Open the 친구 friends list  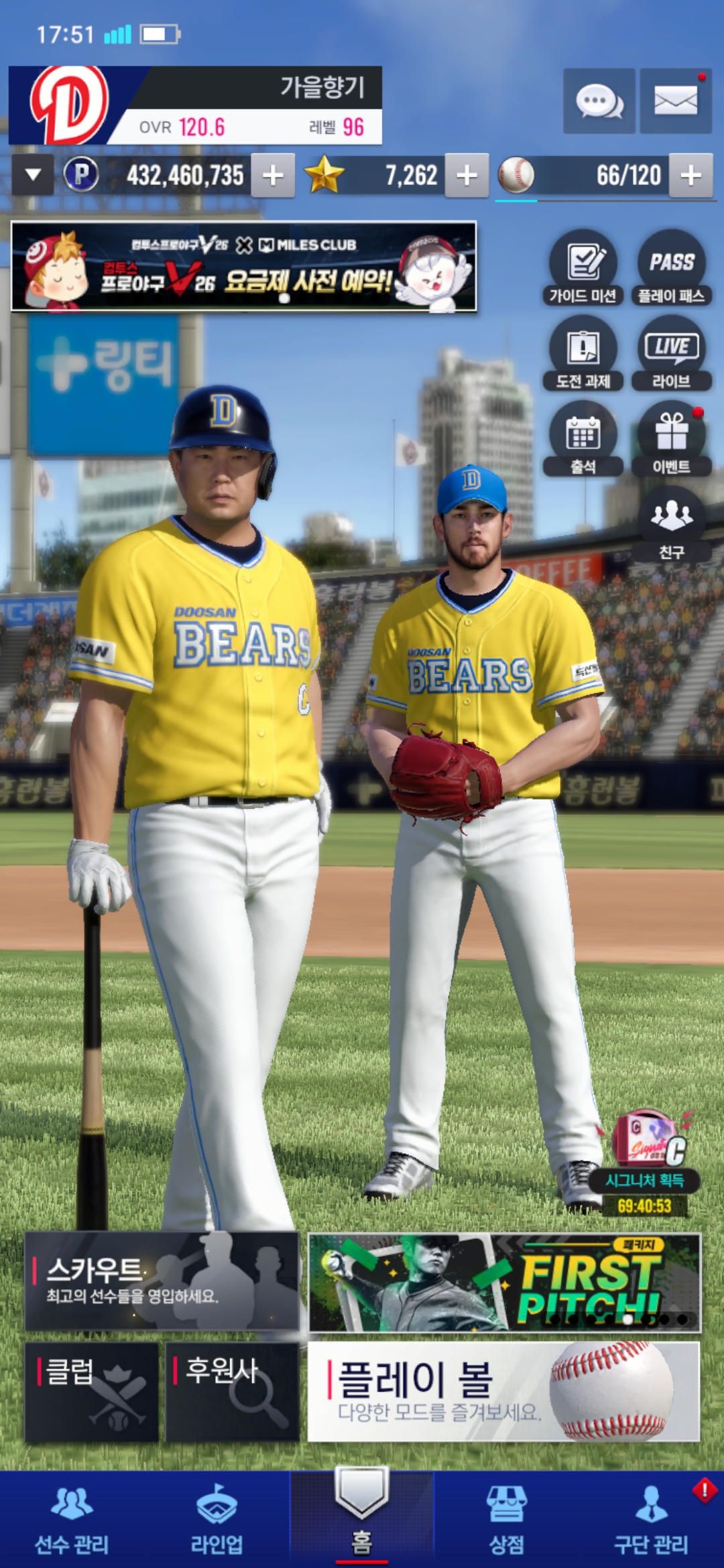pyautogui.click(x=671, y=524)
